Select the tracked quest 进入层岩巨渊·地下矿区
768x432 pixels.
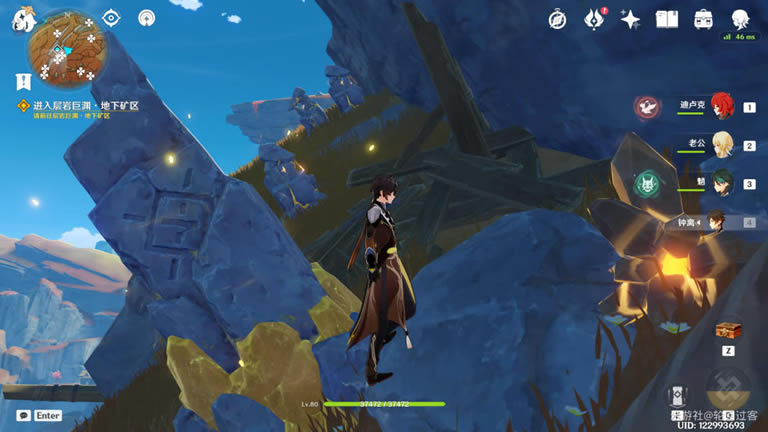[85, 105]
